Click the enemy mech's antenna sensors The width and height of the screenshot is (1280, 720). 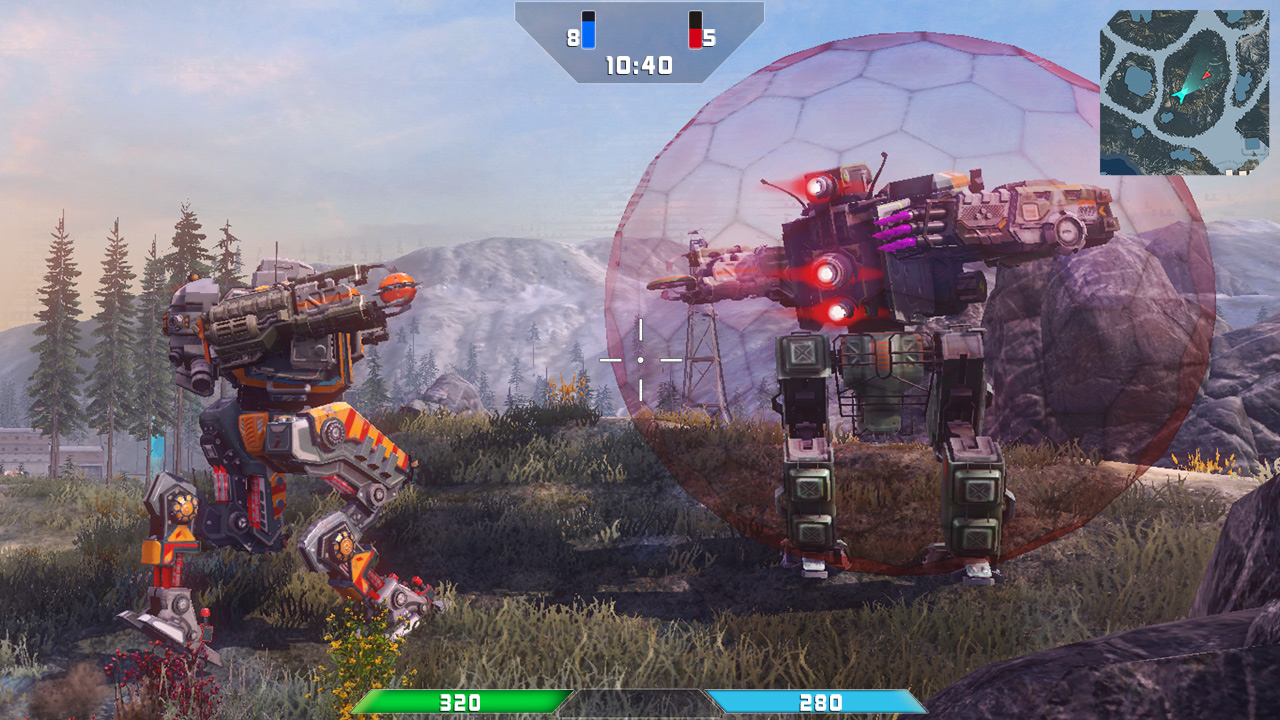click(880, 165)
